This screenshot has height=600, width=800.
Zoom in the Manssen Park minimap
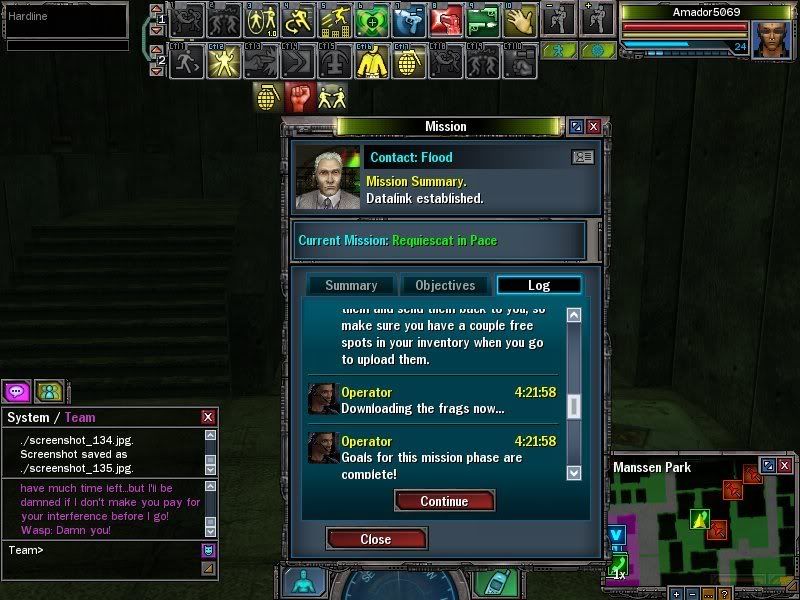point(676,593)
